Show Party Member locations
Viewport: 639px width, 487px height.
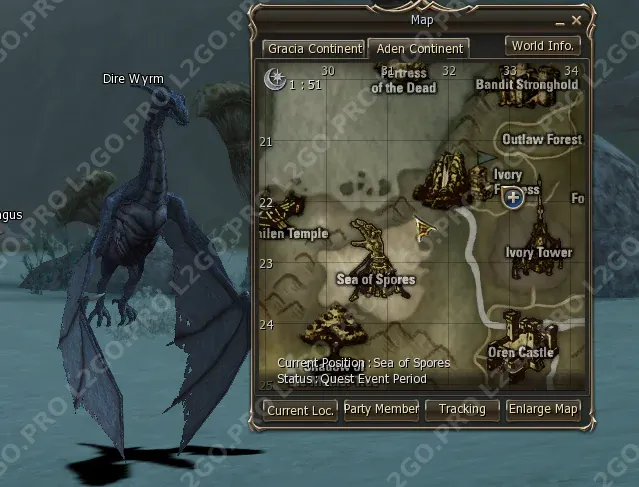pyautogui.click(x=381, y=409)
